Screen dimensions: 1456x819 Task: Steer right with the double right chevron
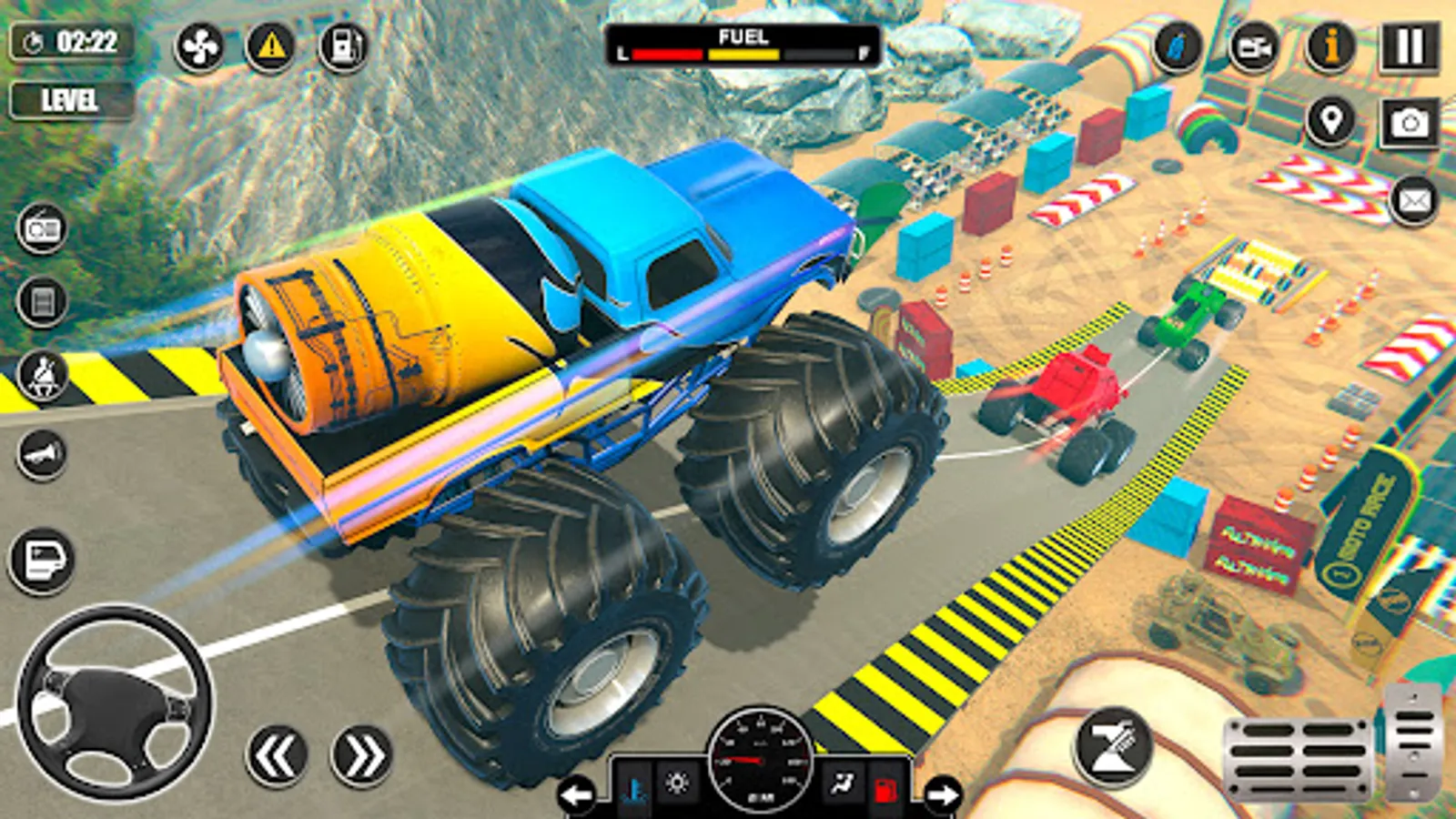pyautogui.click(x=360, y=755)
